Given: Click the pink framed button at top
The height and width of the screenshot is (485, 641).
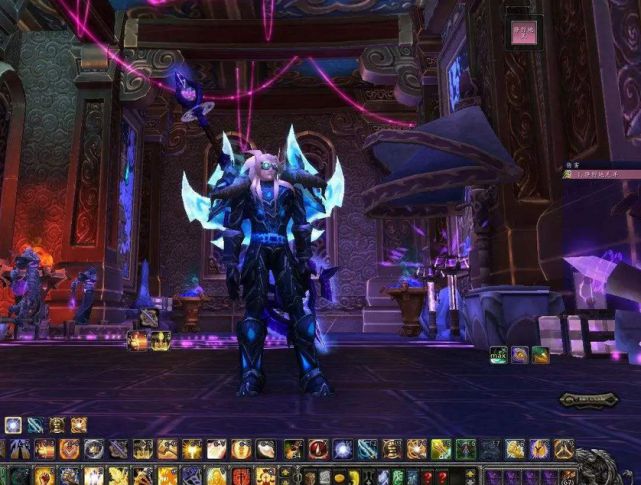Looking at the screenshot, I should point(523,29).
